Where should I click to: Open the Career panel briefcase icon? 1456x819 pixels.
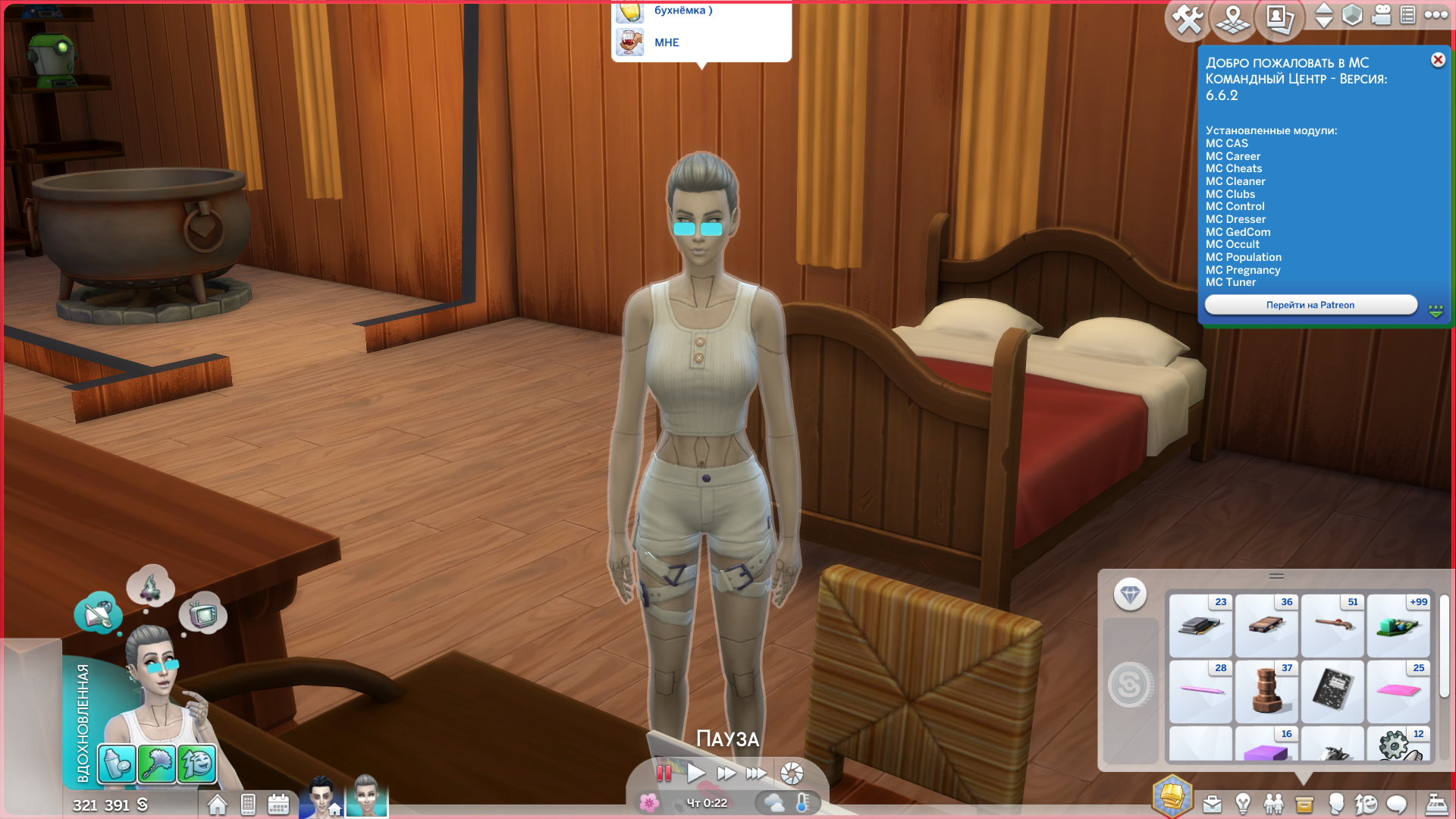click(x=1213, y=805)
